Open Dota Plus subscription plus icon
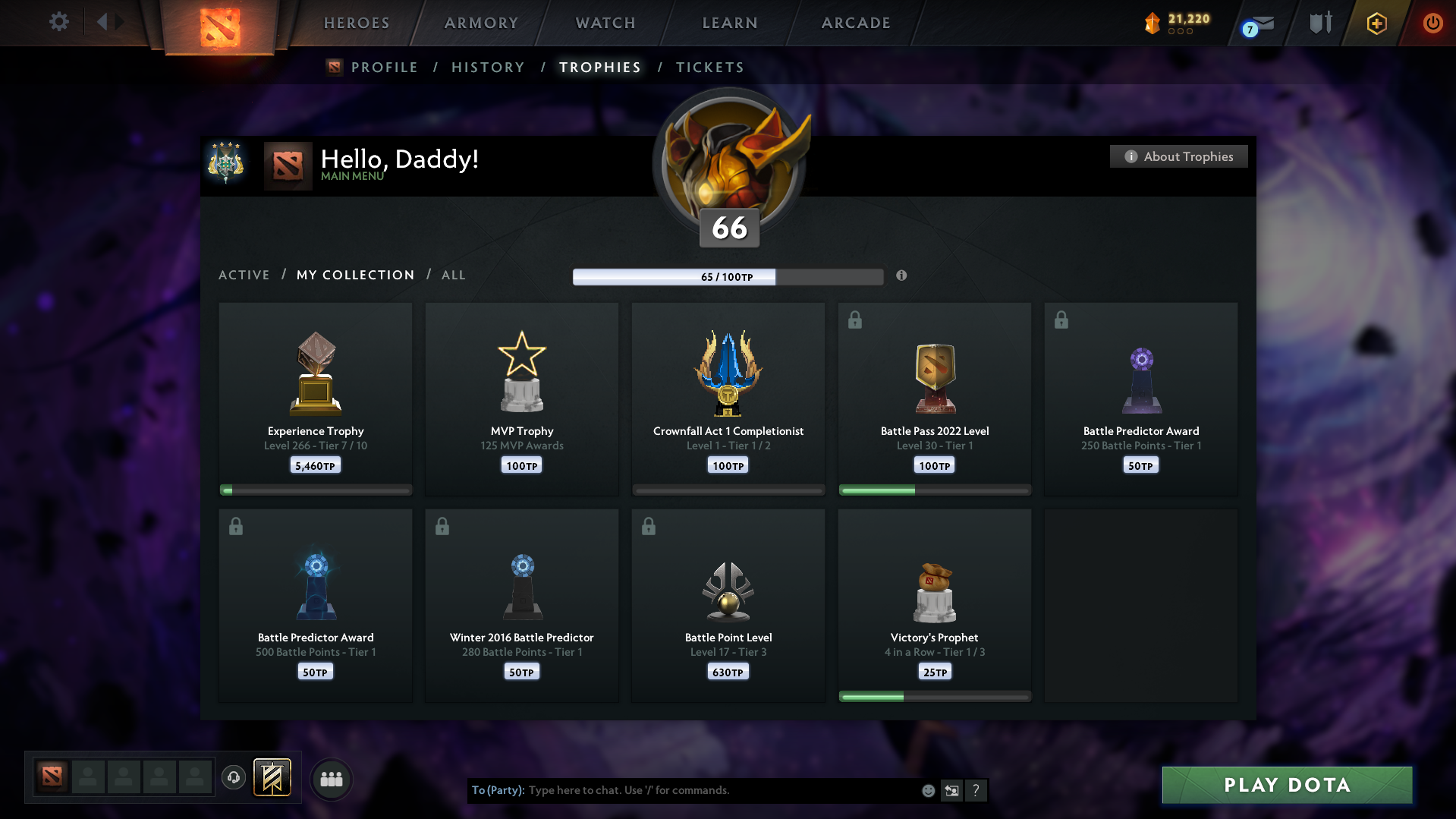1456x819 pixels. (x=1376, y=23)
